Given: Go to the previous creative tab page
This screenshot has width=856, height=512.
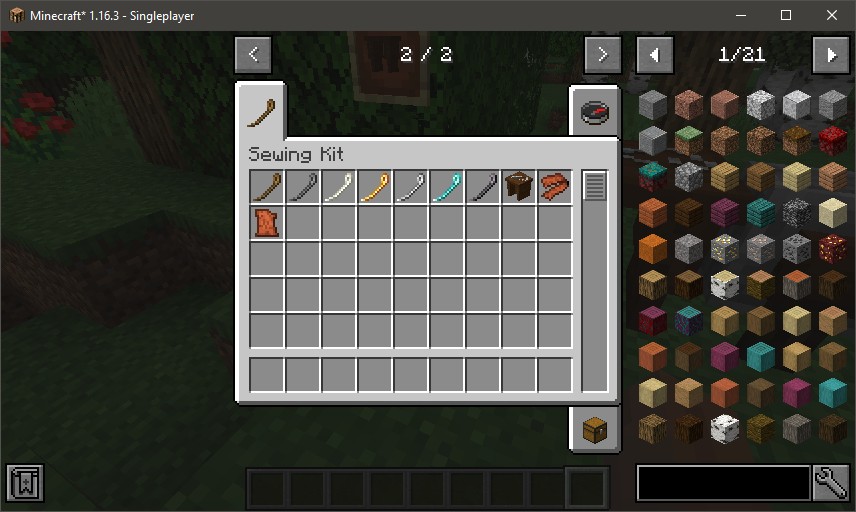Looking at the screenshot, I should (253, 55).
